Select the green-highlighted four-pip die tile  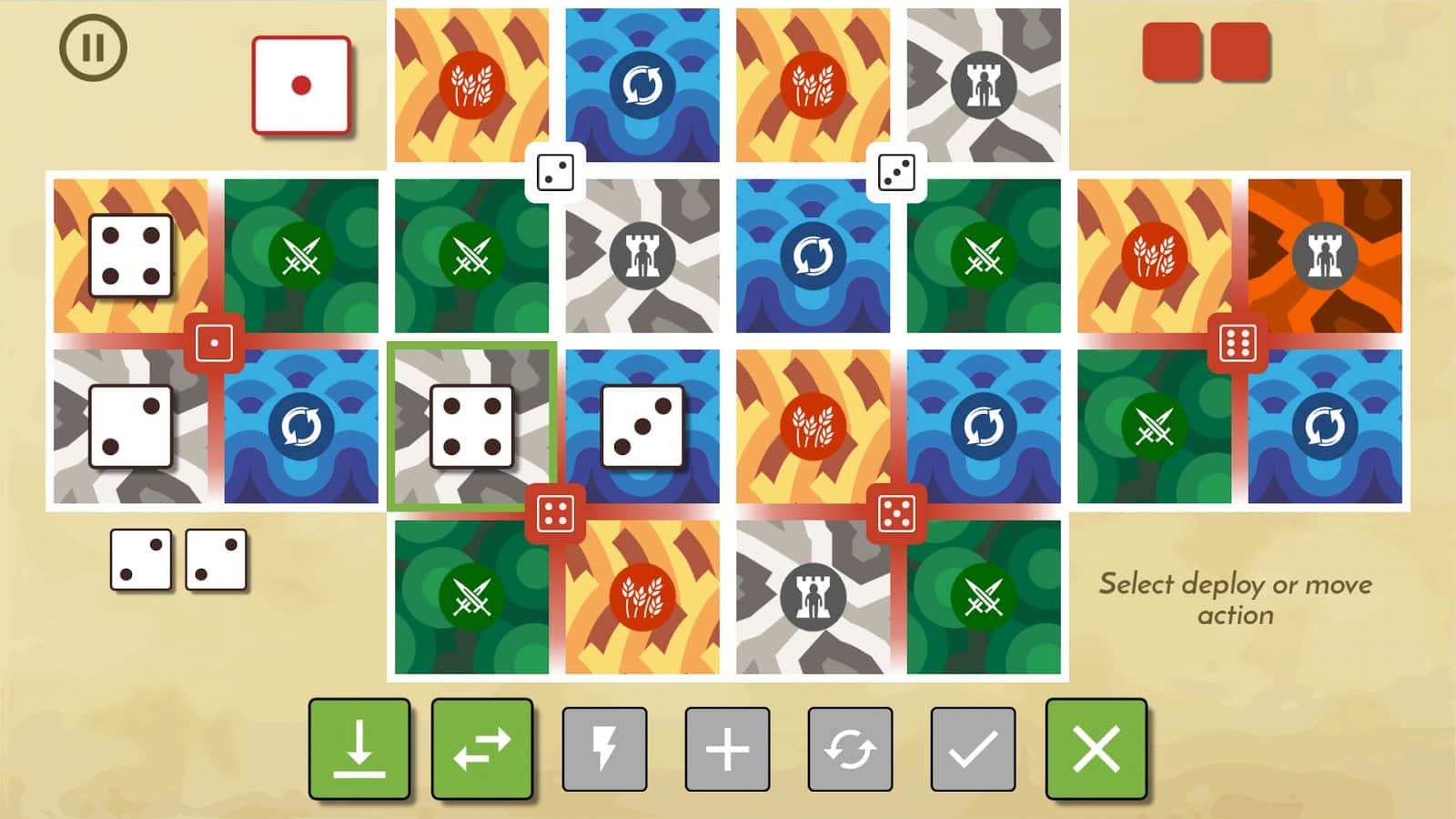coord(471,425)
